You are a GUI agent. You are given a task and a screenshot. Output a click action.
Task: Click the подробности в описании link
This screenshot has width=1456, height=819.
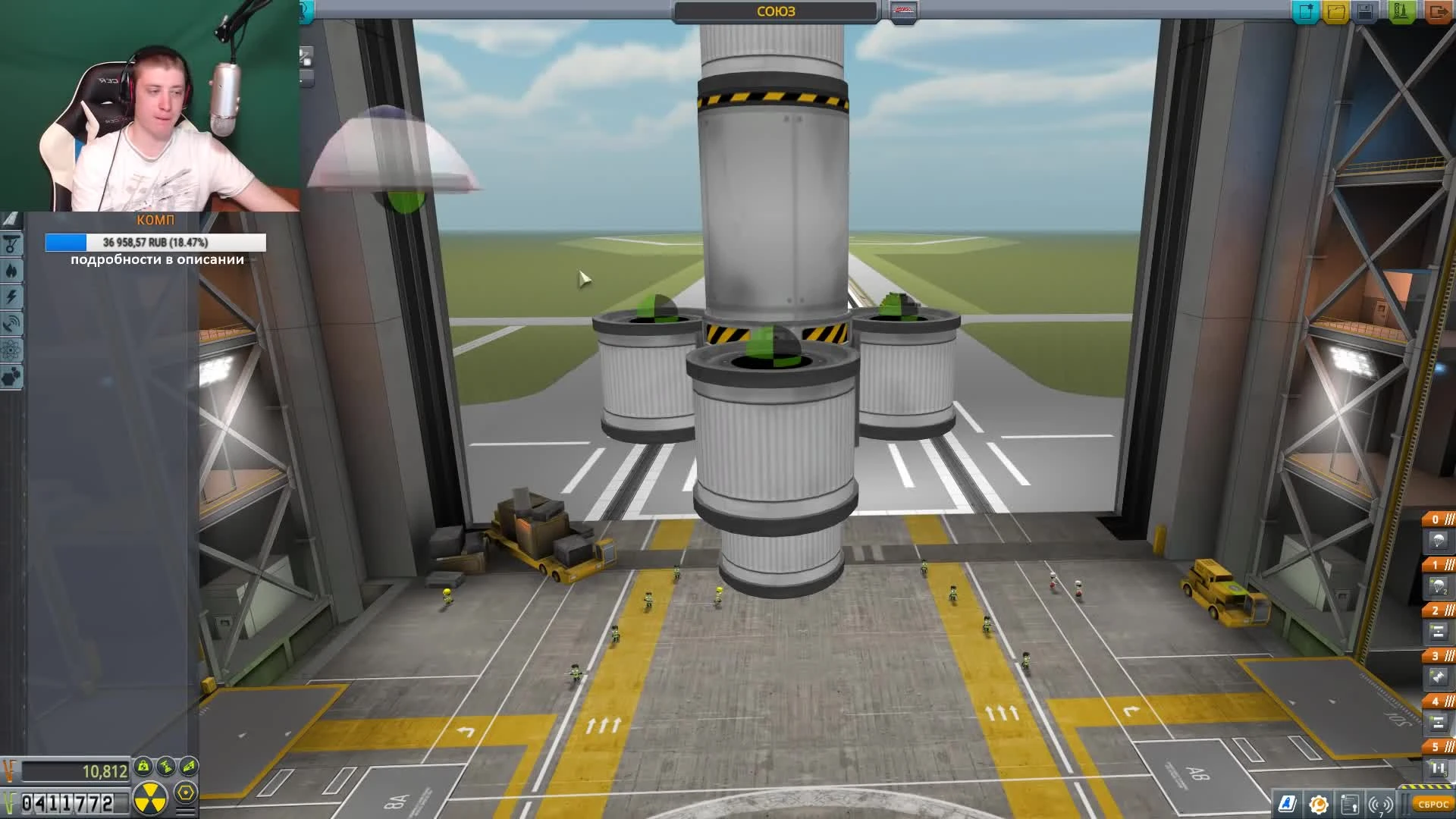tap(155, 259)
